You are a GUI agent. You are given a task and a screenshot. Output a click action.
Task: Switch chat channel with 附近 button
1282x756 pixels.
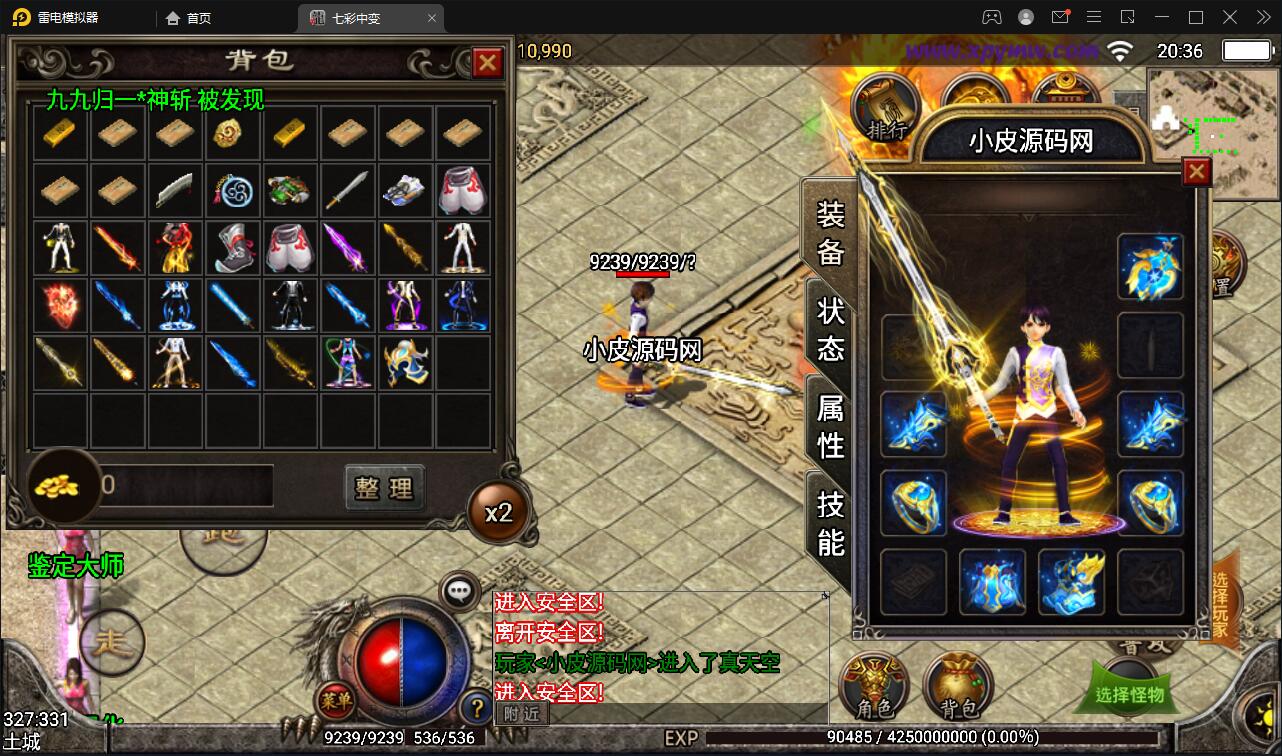coord(522,713)
